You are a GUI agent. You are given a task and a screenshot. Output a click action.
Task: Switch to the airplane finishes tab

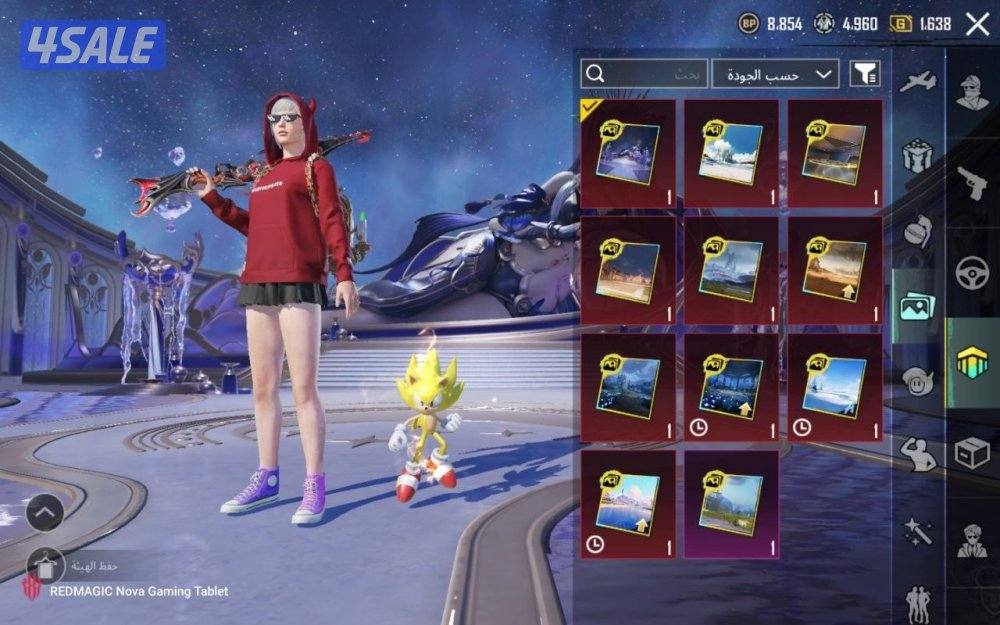[916, 82]
